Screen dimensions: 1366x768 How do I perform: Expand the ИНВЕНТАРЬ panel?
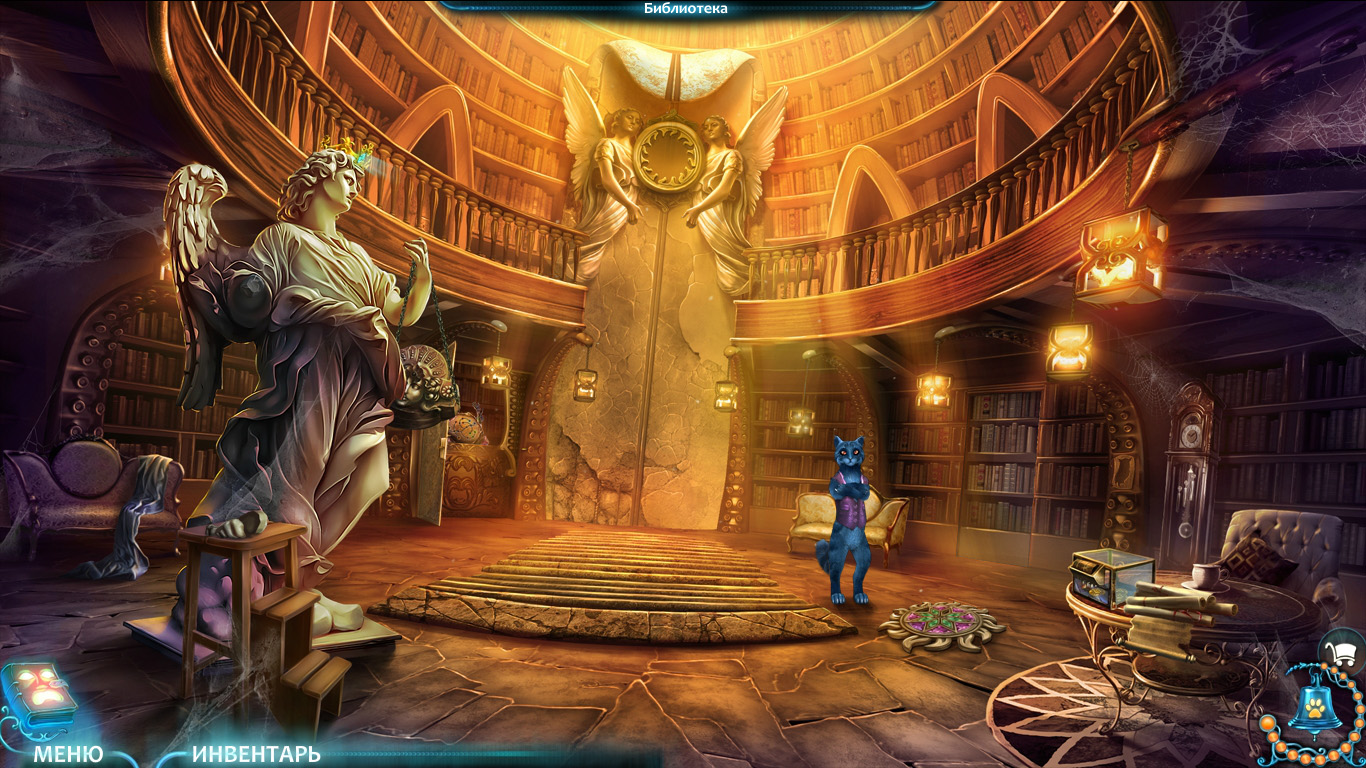tap(256, 753)
